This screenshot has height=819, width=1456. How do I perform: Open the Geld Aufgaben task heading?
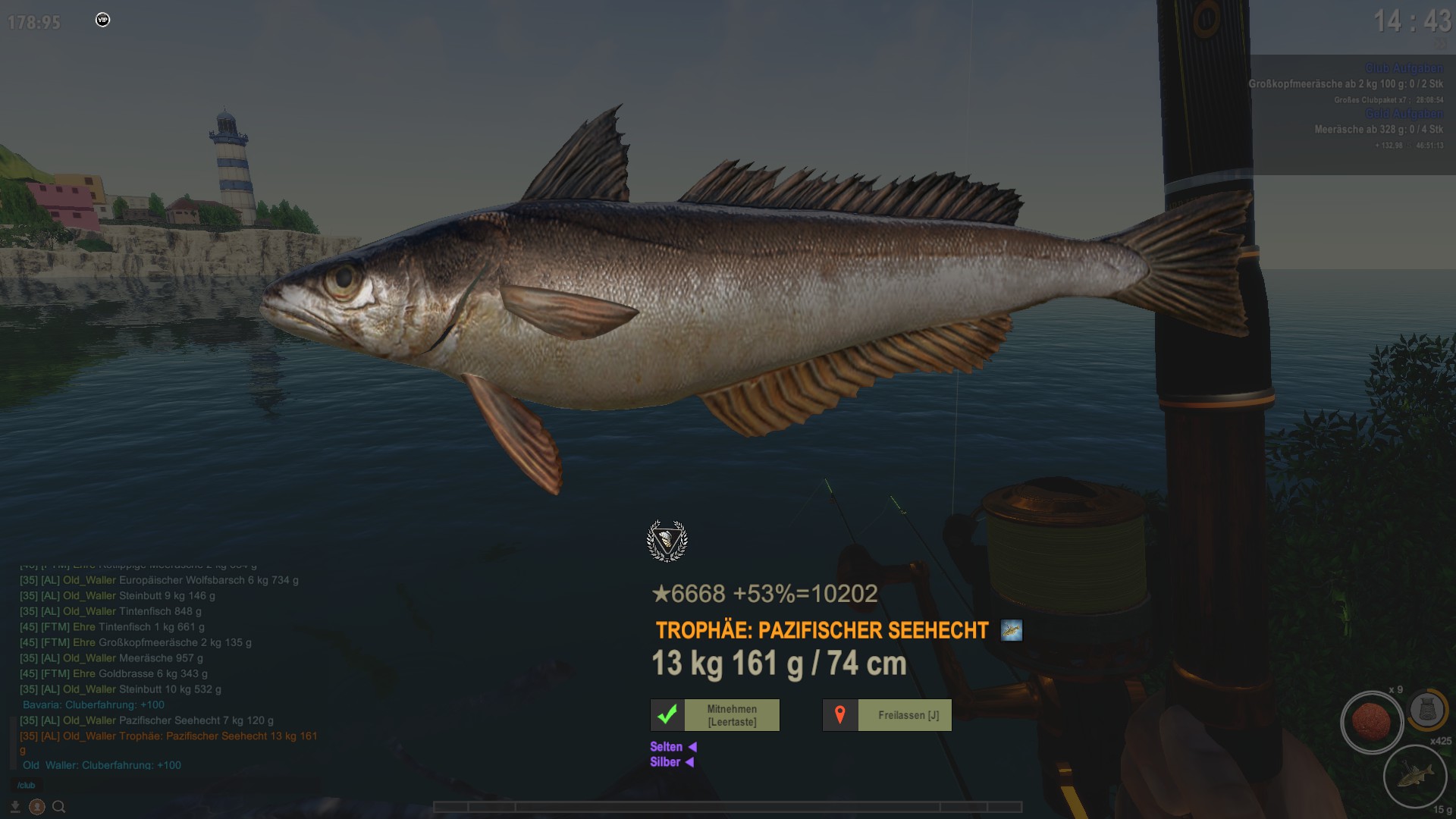pos(1404,114)
